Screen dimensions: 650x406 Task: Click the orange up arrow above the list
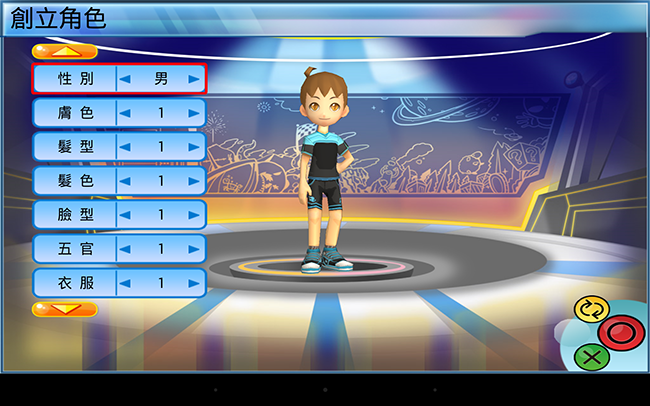(64, 51)
